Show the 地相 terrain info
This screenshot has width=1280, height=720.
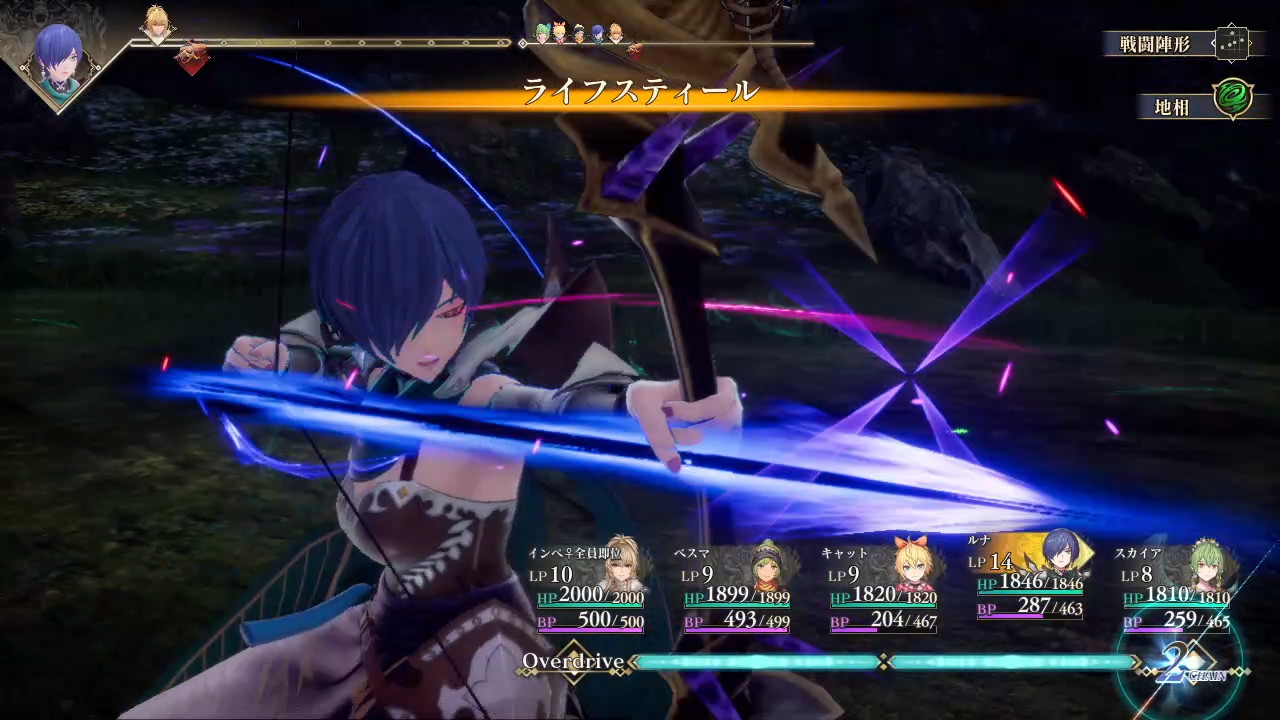pyautogui.click(x=1196, y=103)
